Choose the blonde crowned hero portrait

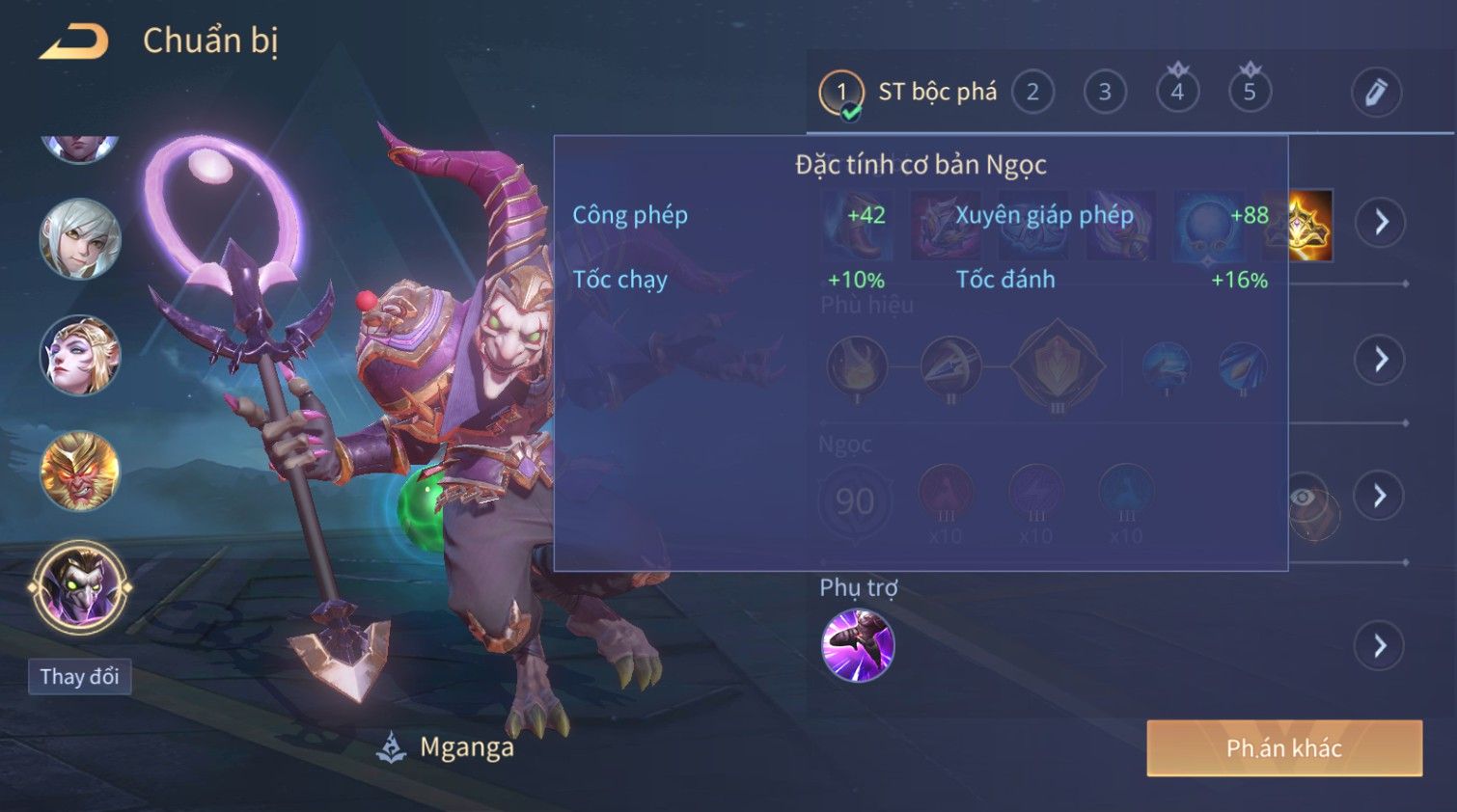[x=80, y=355]
